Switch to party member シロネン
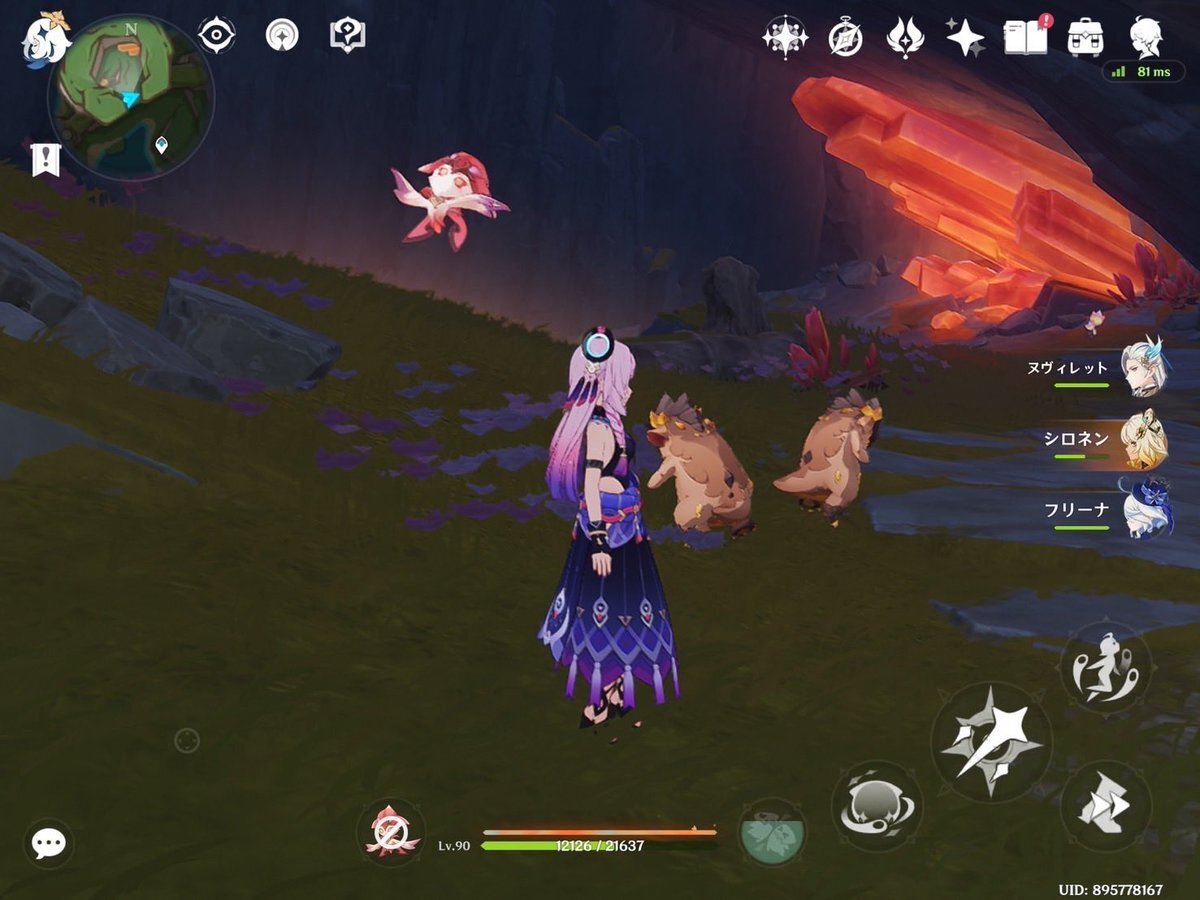Viewport: 1200px width, 900px height. [1142, 438]
